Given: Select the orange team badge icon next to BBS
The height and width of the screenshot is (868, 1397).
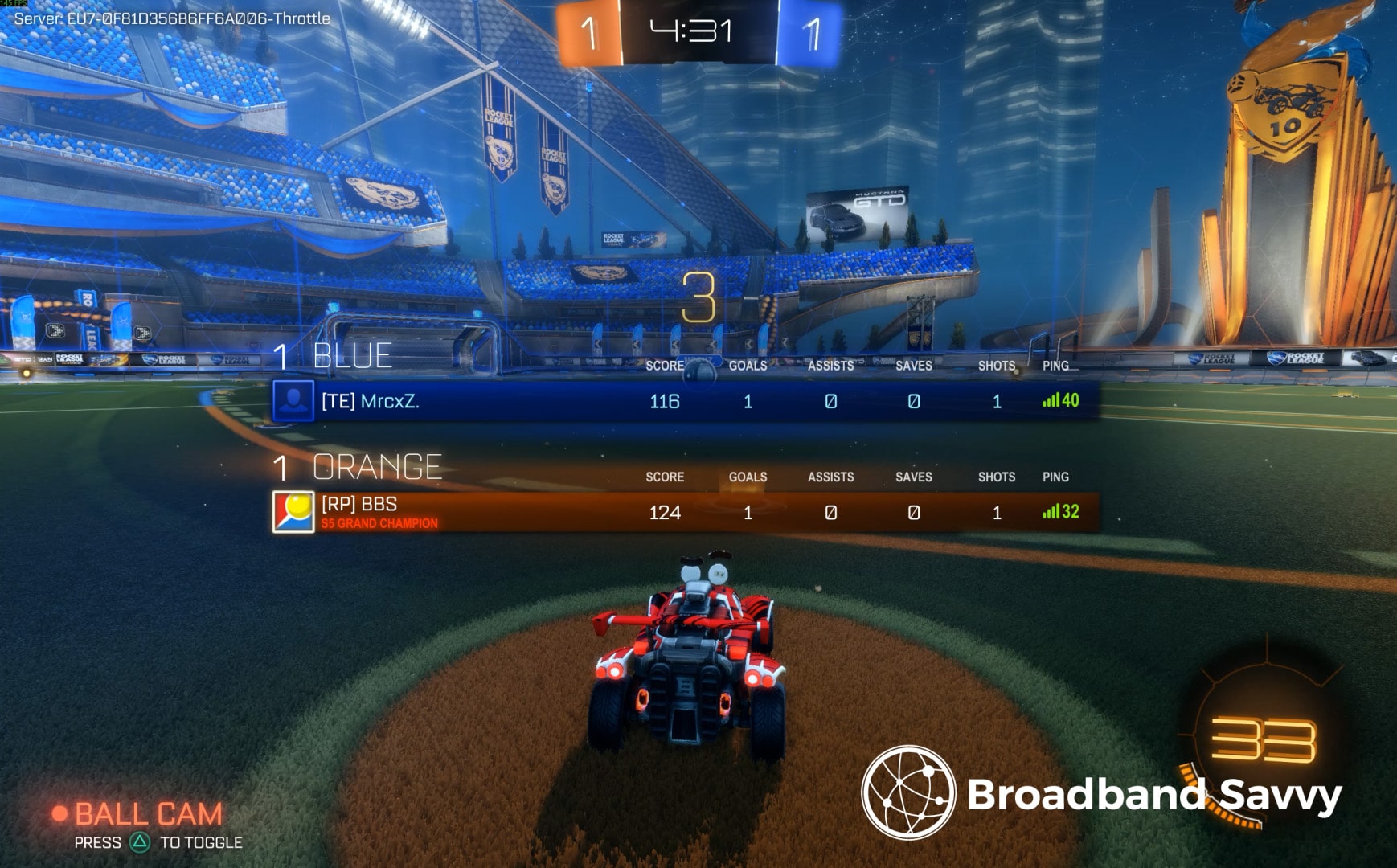Looking at the screenshot, I should tap(296, 510).
